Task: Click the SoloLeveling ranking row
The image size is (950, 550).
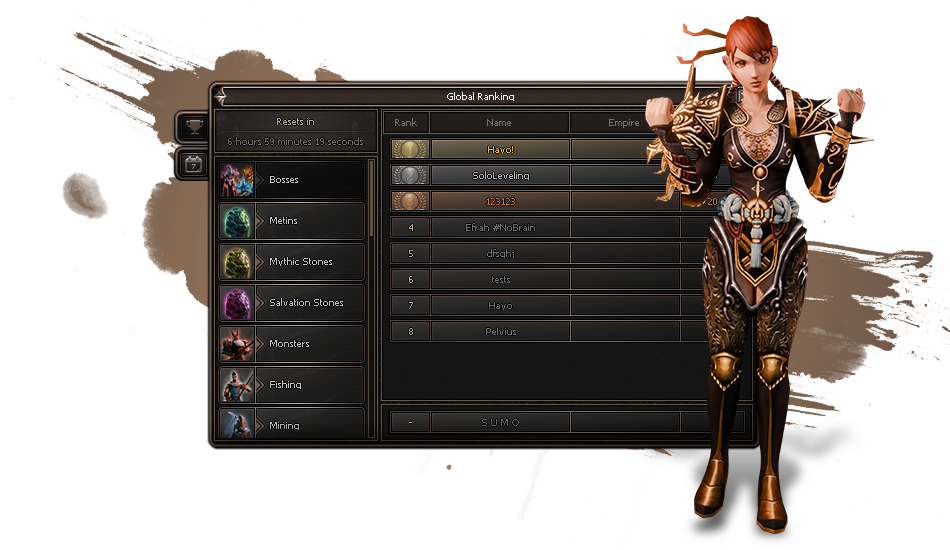Action: 499,175
